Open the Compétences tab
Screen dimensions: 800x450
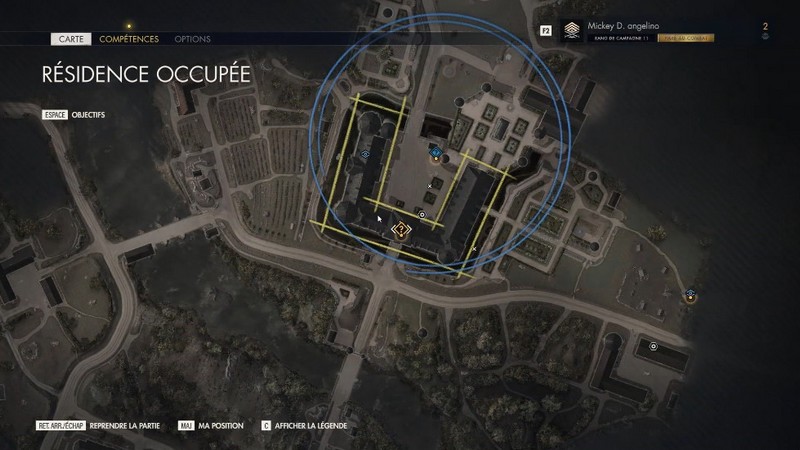(x=129, y=39)
